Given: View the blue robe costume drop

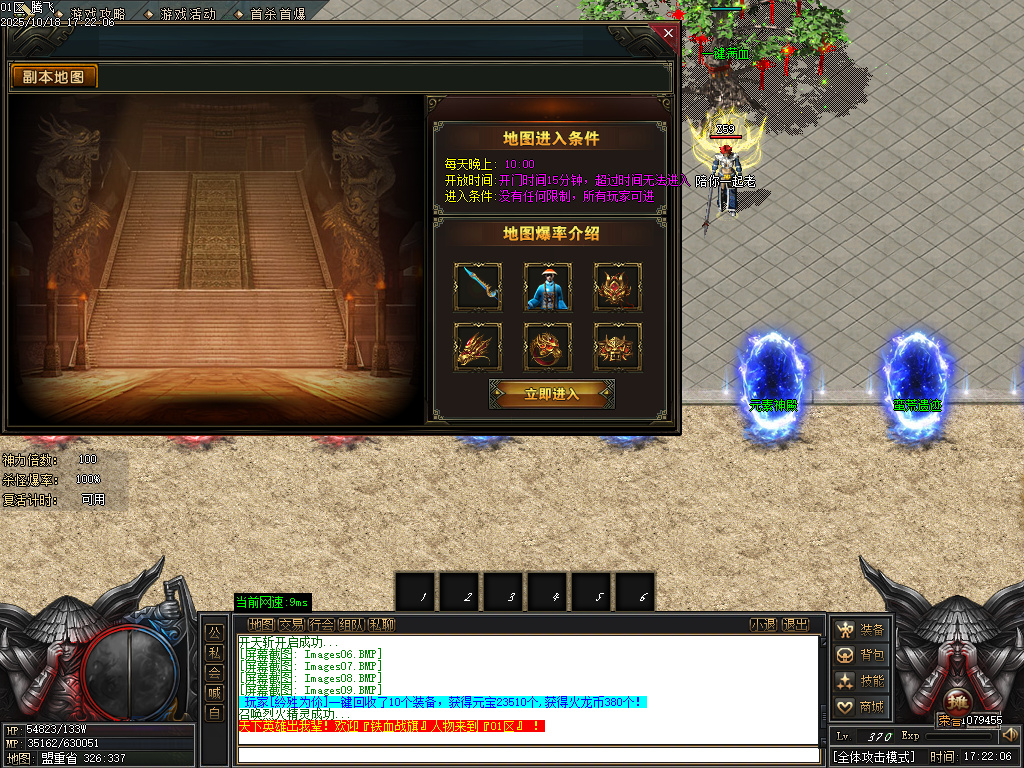Looking at the screenshot, I should pyautogui.click(x=547, y=287).
